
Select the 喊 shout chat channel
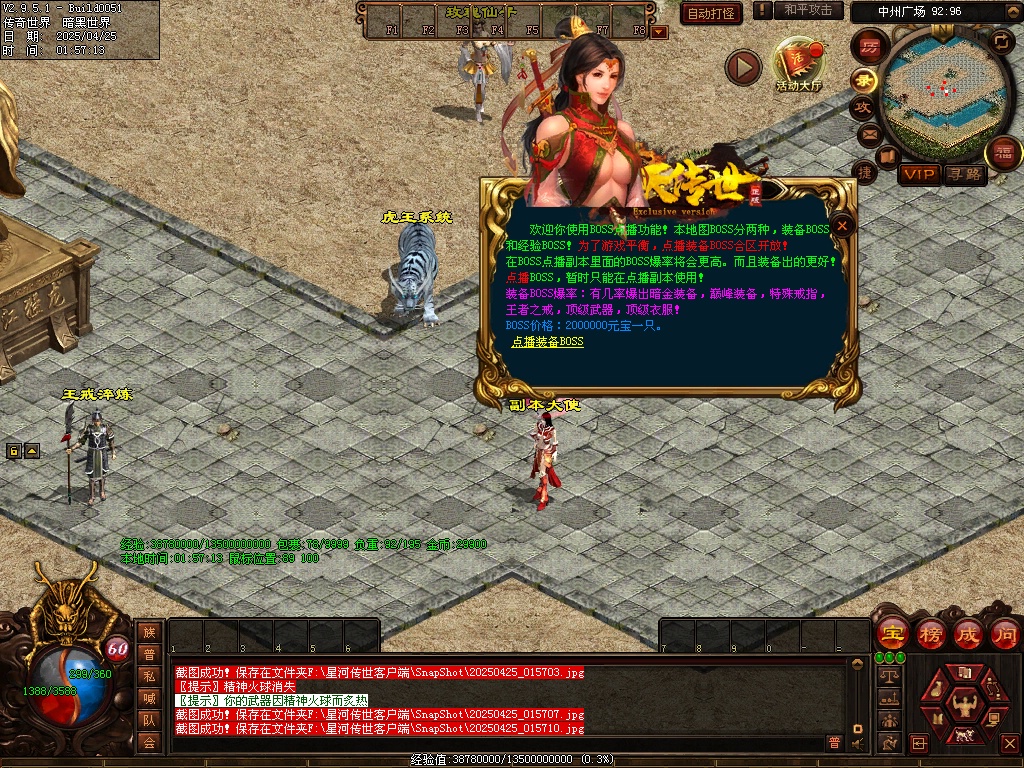click(x=149, y=698)
